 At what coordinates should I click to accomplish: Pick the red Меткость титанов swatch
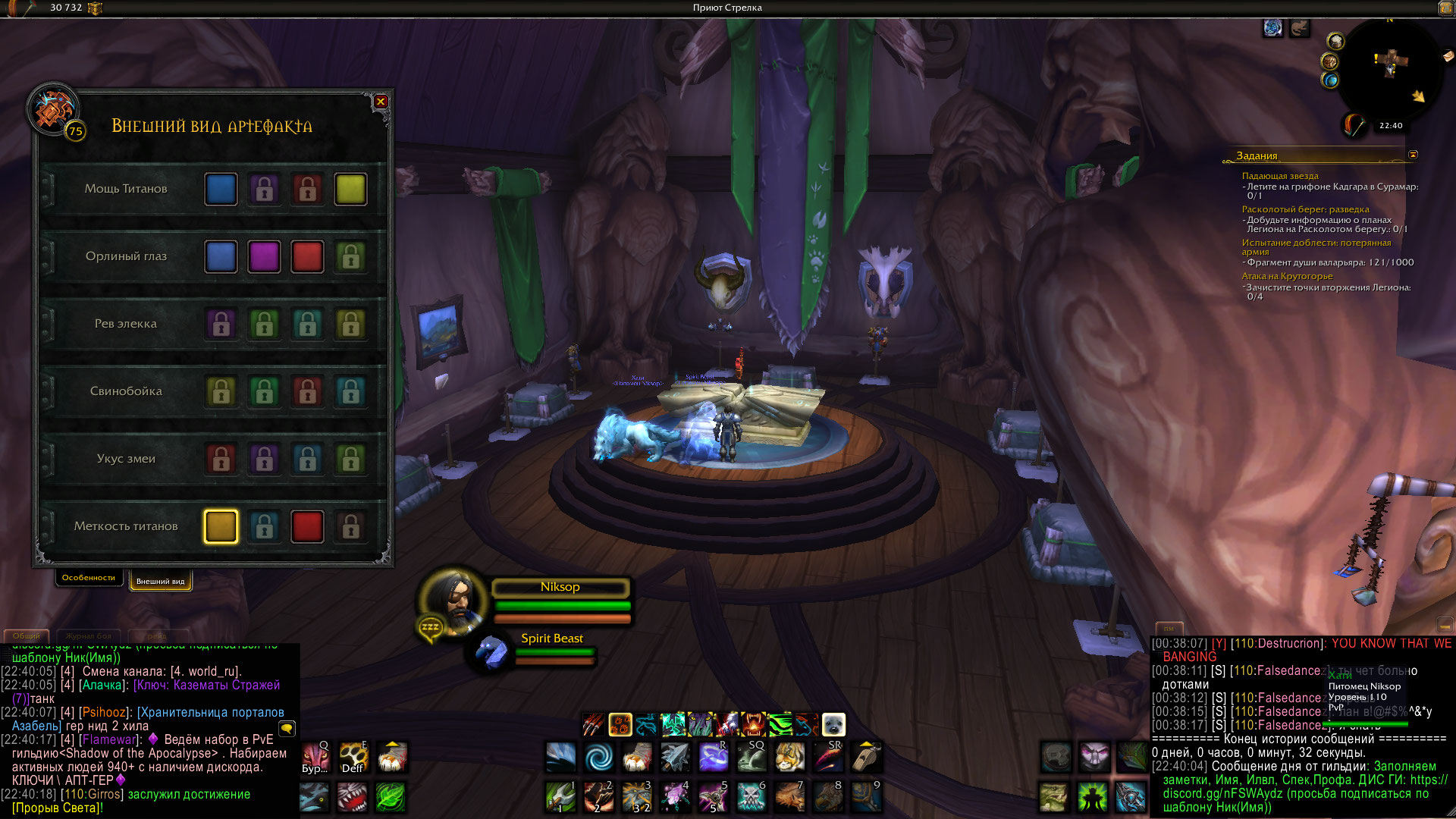coord(307,526)
